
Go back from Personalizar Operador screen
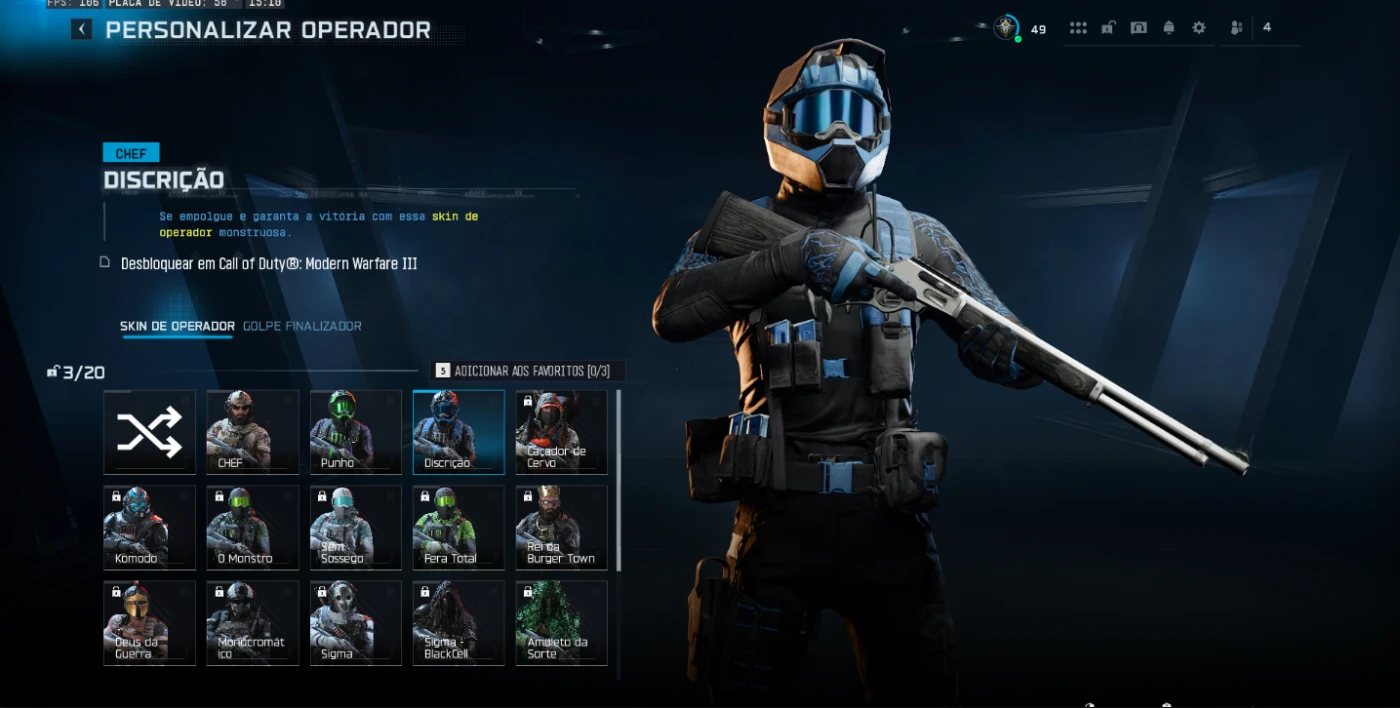(x=81, y=30)
